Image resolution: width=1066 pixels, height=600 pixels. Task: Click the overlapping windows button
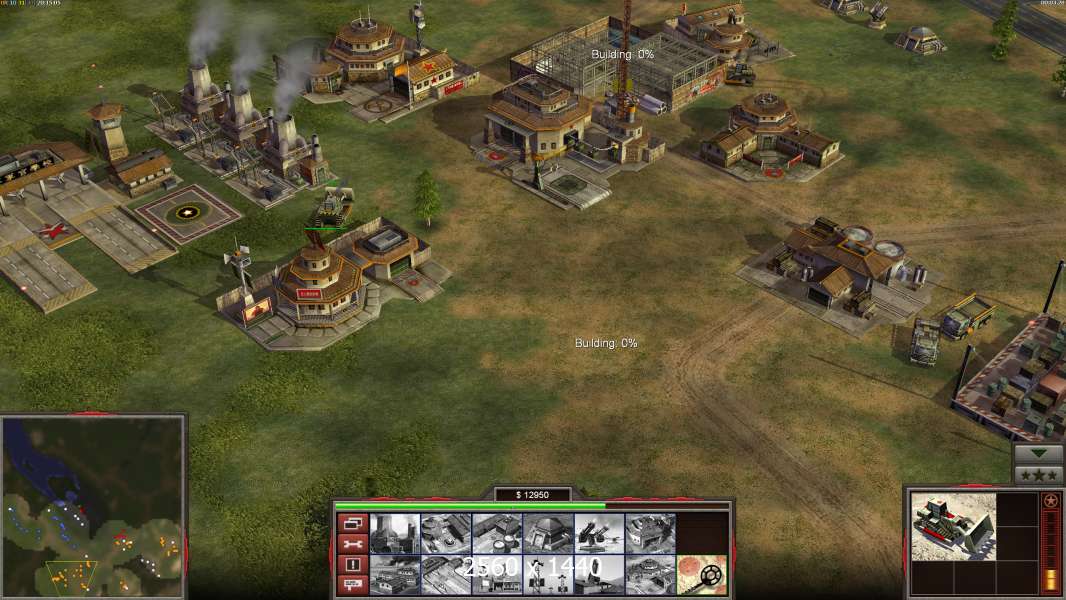pos(352,523)
